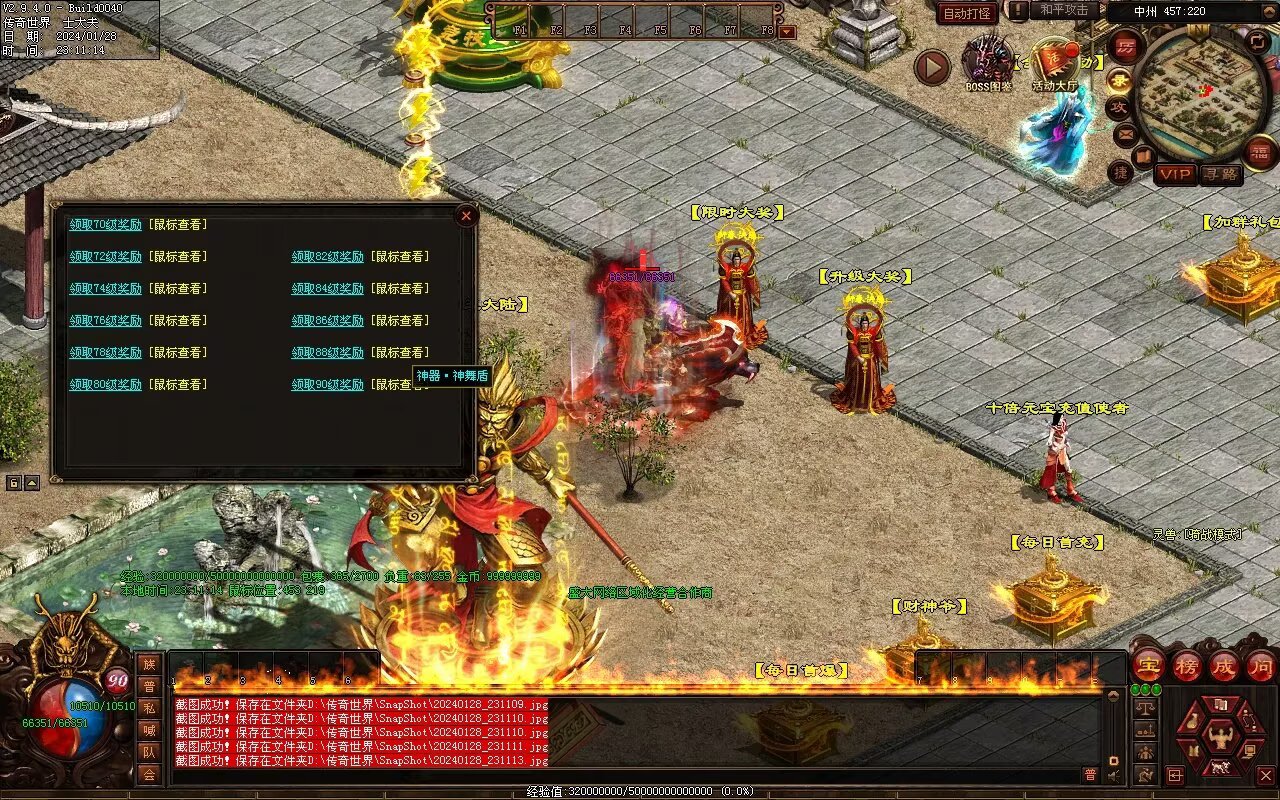Open the 活动大厅 activity hall
The width and height of the screenshot is (1280, 800).
1055,64
